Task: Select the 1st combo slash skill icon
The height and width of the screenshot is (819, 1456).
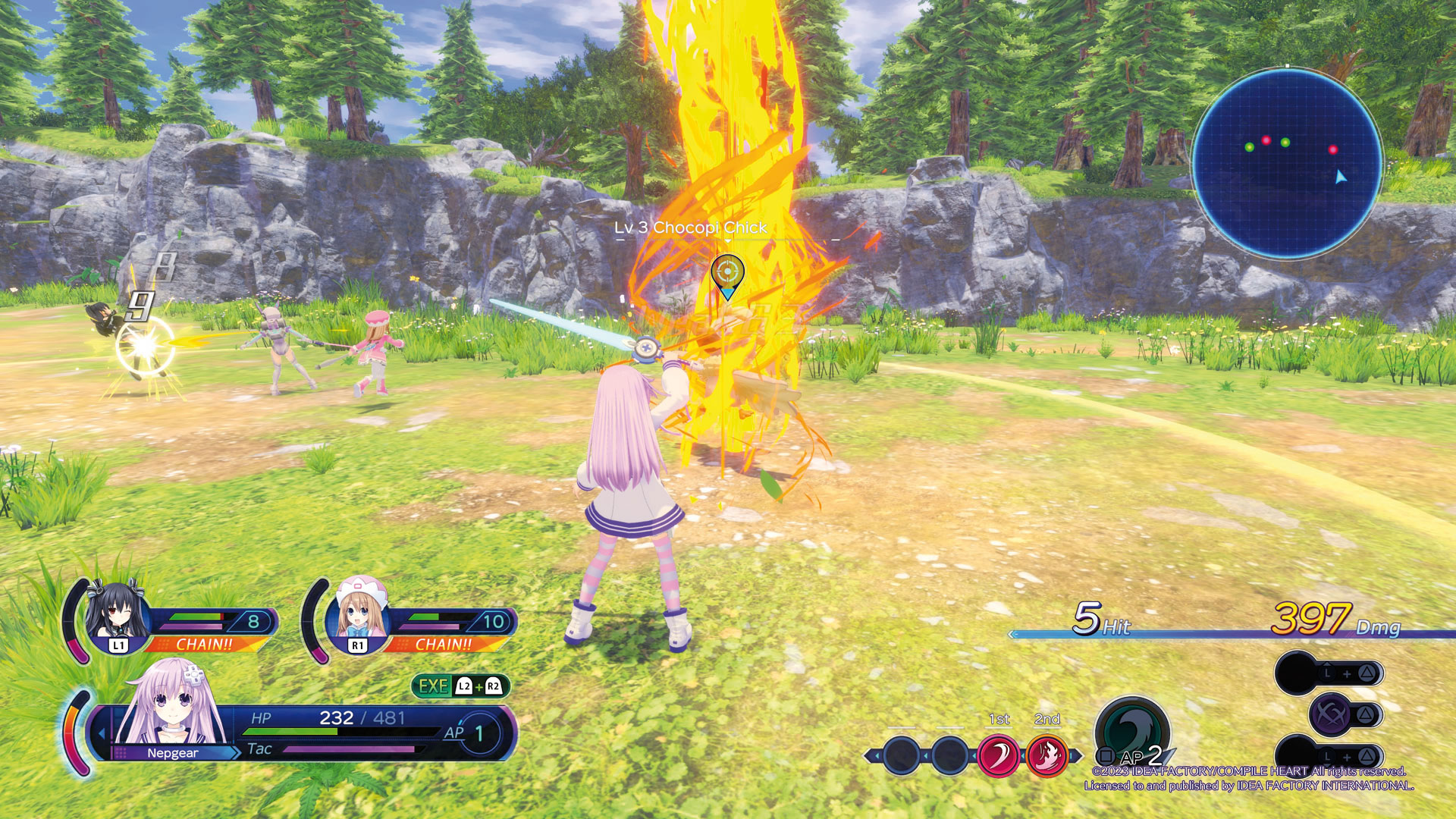Action: [998, 756]
